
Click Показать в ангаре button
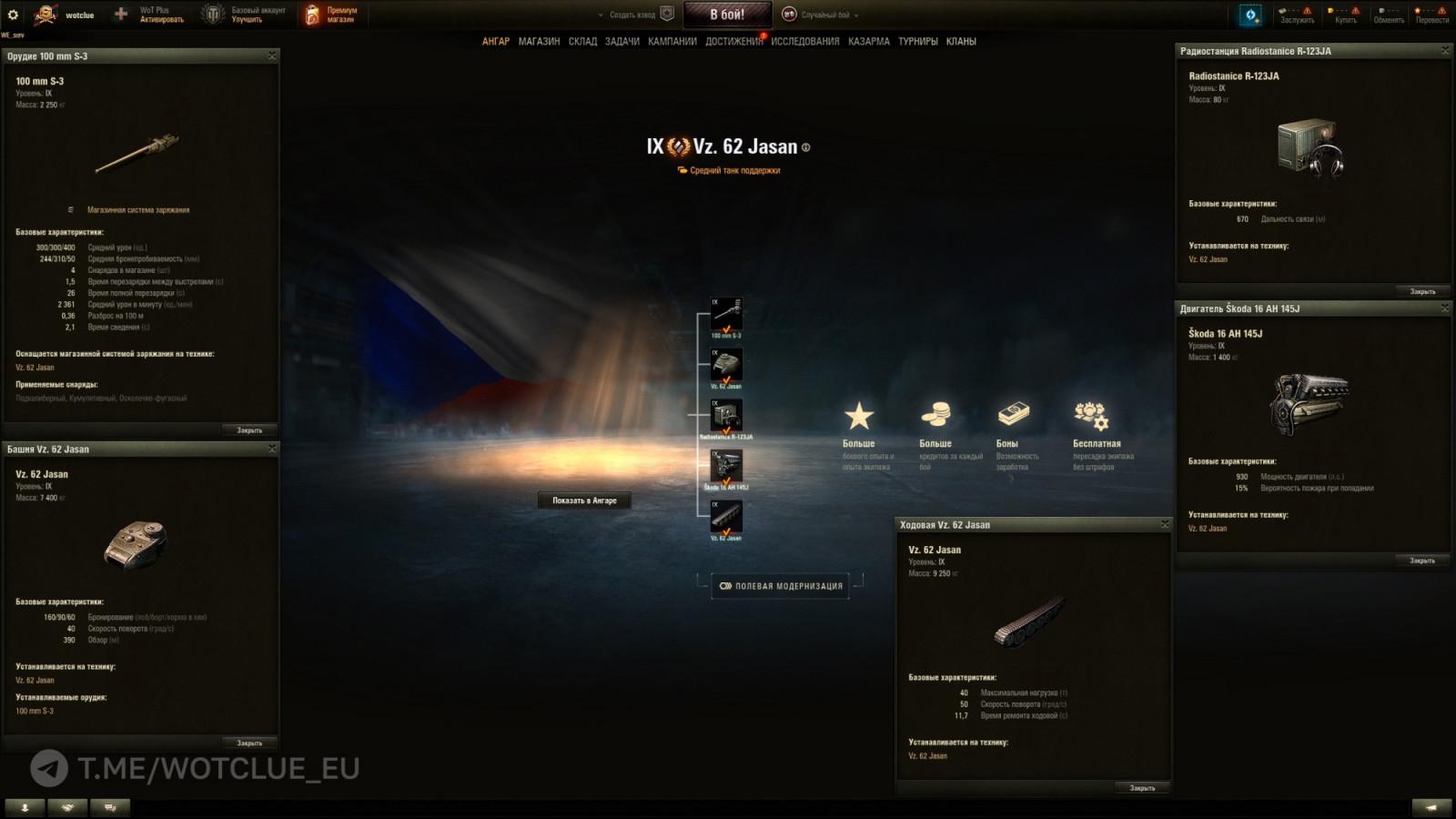(x=583, y=500)
